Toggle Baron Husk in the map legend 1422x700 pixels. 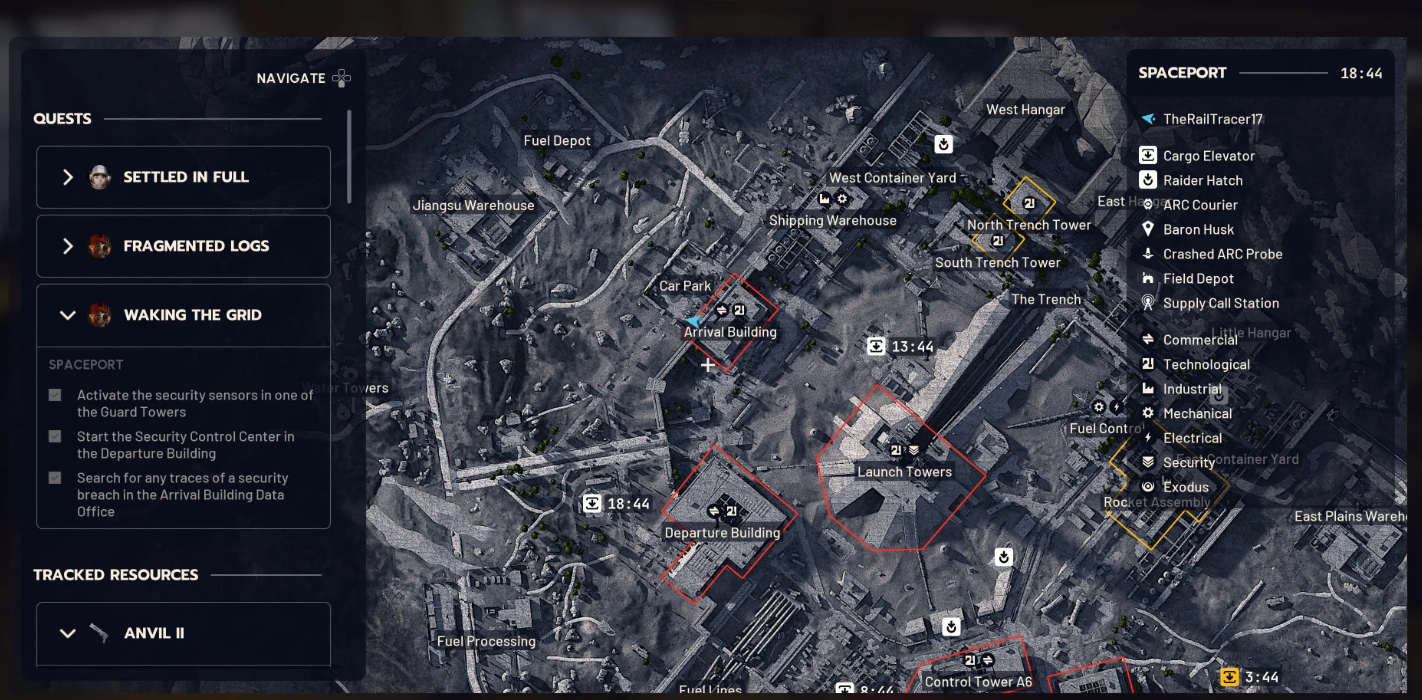tap(1198, 230)
